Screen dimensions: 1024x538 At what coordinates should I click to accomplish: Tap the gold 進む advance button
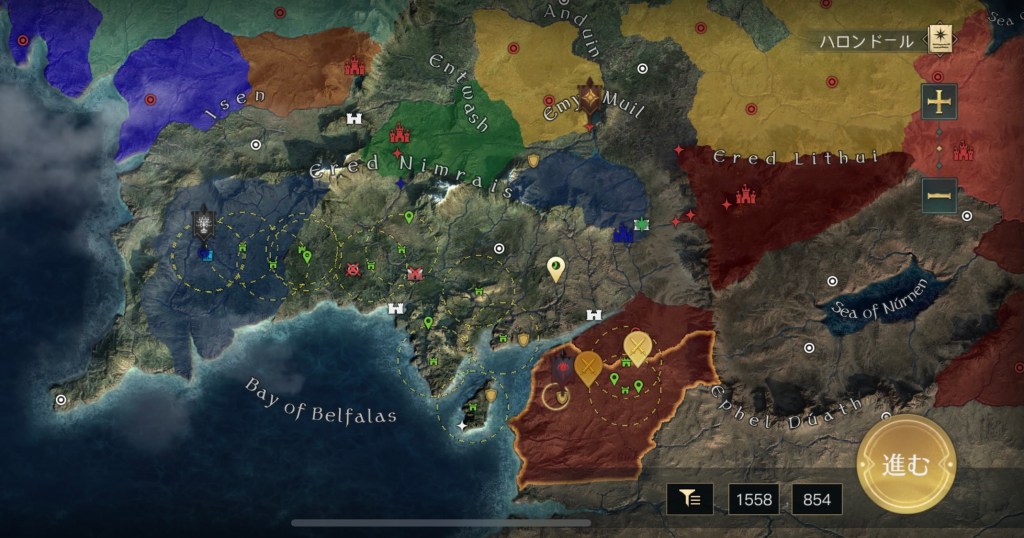click(x=906, y=464)
